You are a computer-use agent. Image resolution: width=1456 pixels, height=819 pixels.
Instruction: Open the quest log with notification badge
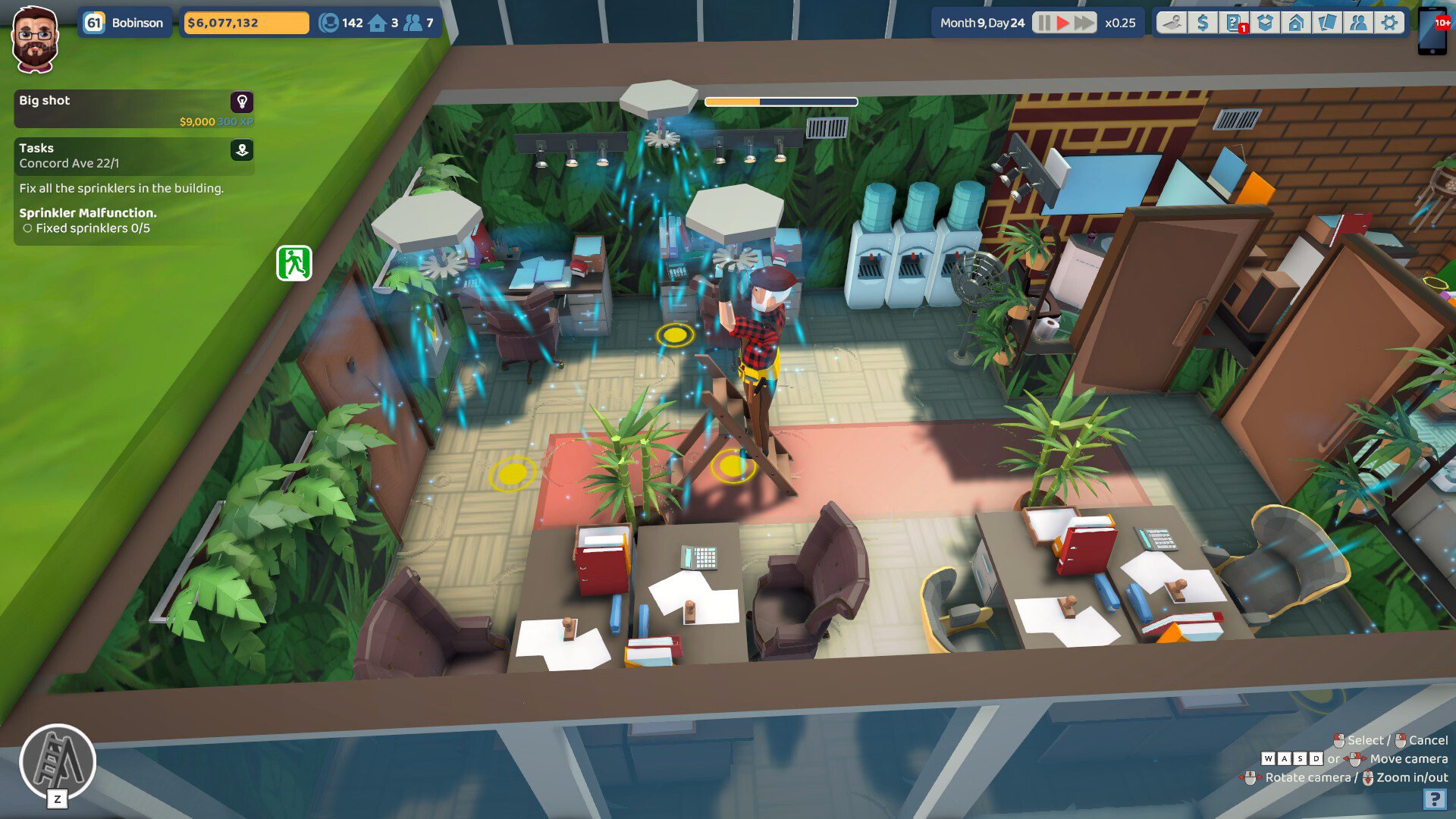point(1235,23)
